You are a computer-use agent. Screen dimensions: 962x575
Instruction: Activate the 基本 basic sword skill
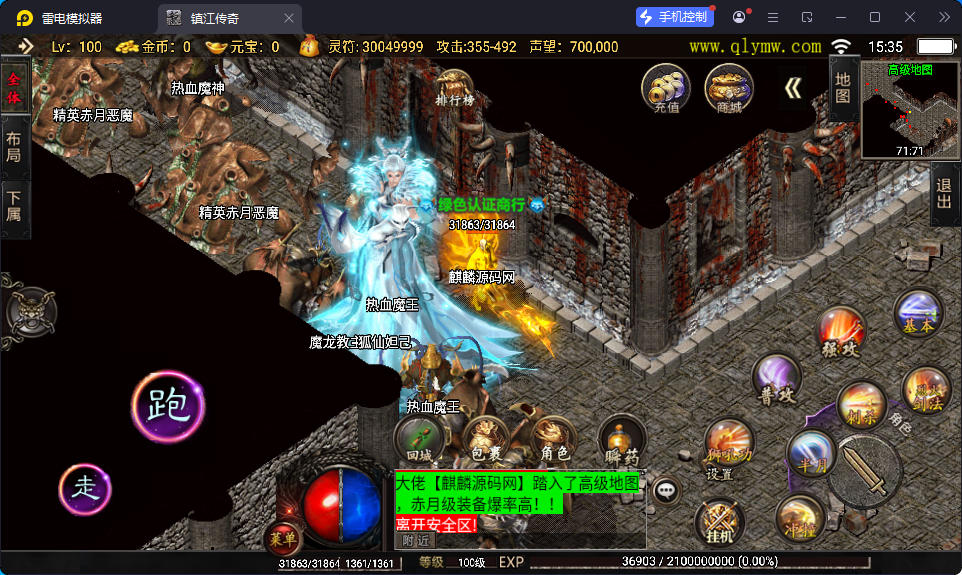tap(918, 313)
